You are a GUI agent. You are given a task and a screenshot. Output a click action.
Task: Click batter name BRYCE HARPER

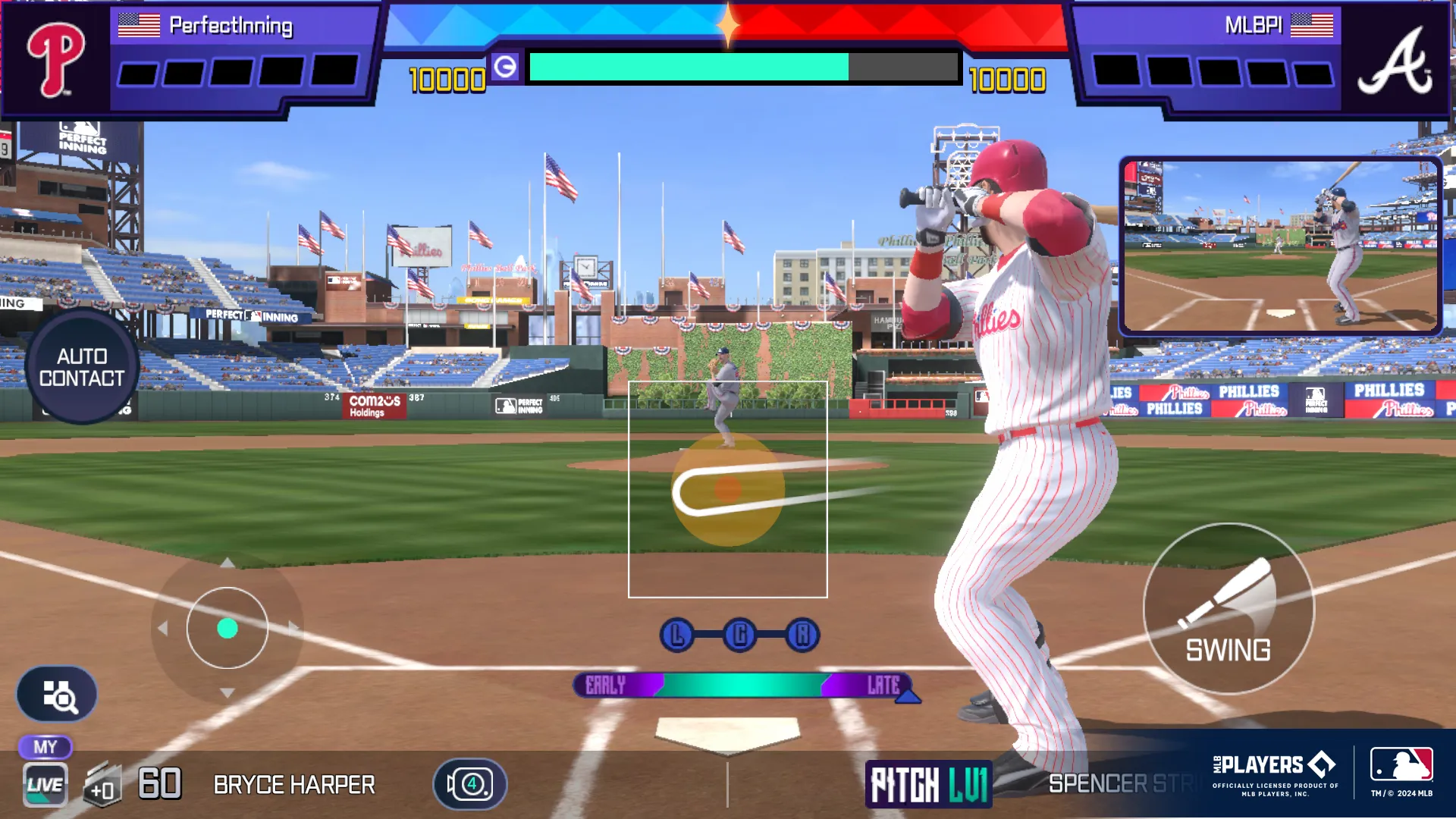(x=294, y=785)
